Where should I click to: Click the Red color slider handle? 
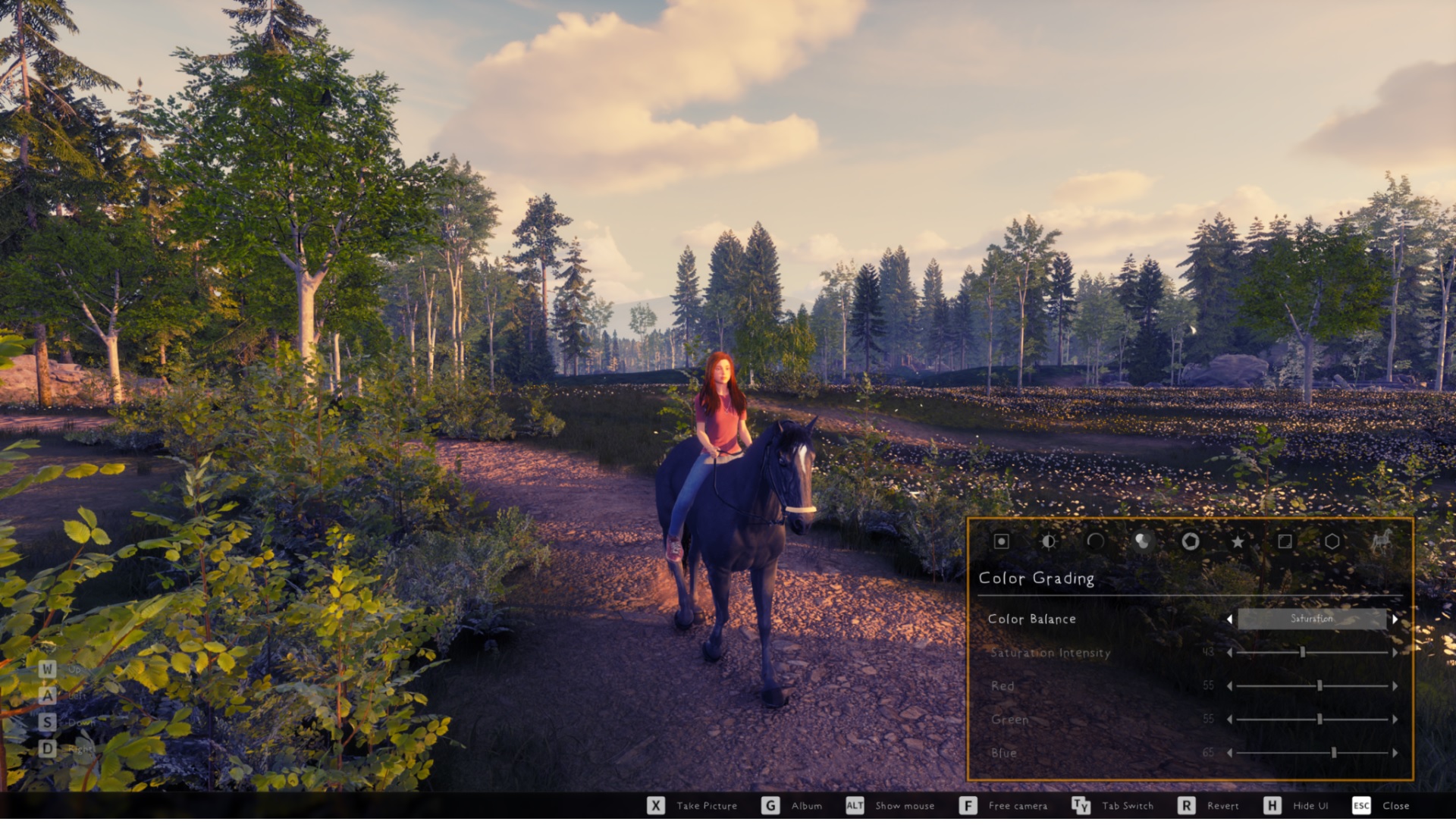click(x=1319, y=686)
